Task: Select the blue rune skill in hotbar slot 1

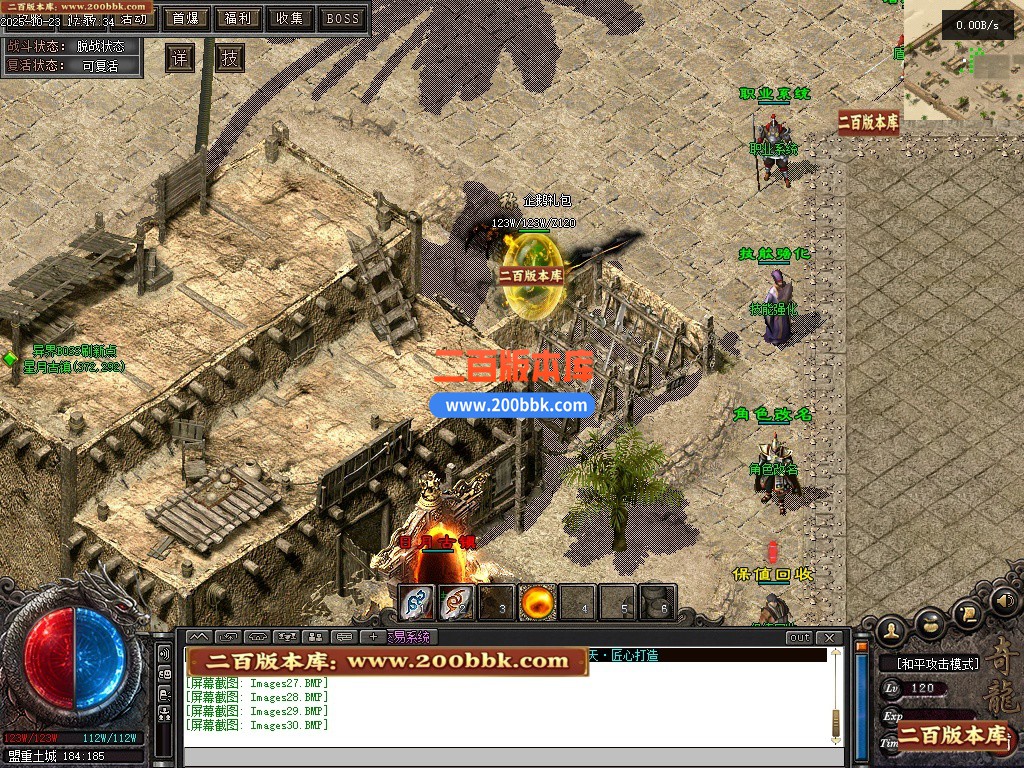Action: pos(417,602)
